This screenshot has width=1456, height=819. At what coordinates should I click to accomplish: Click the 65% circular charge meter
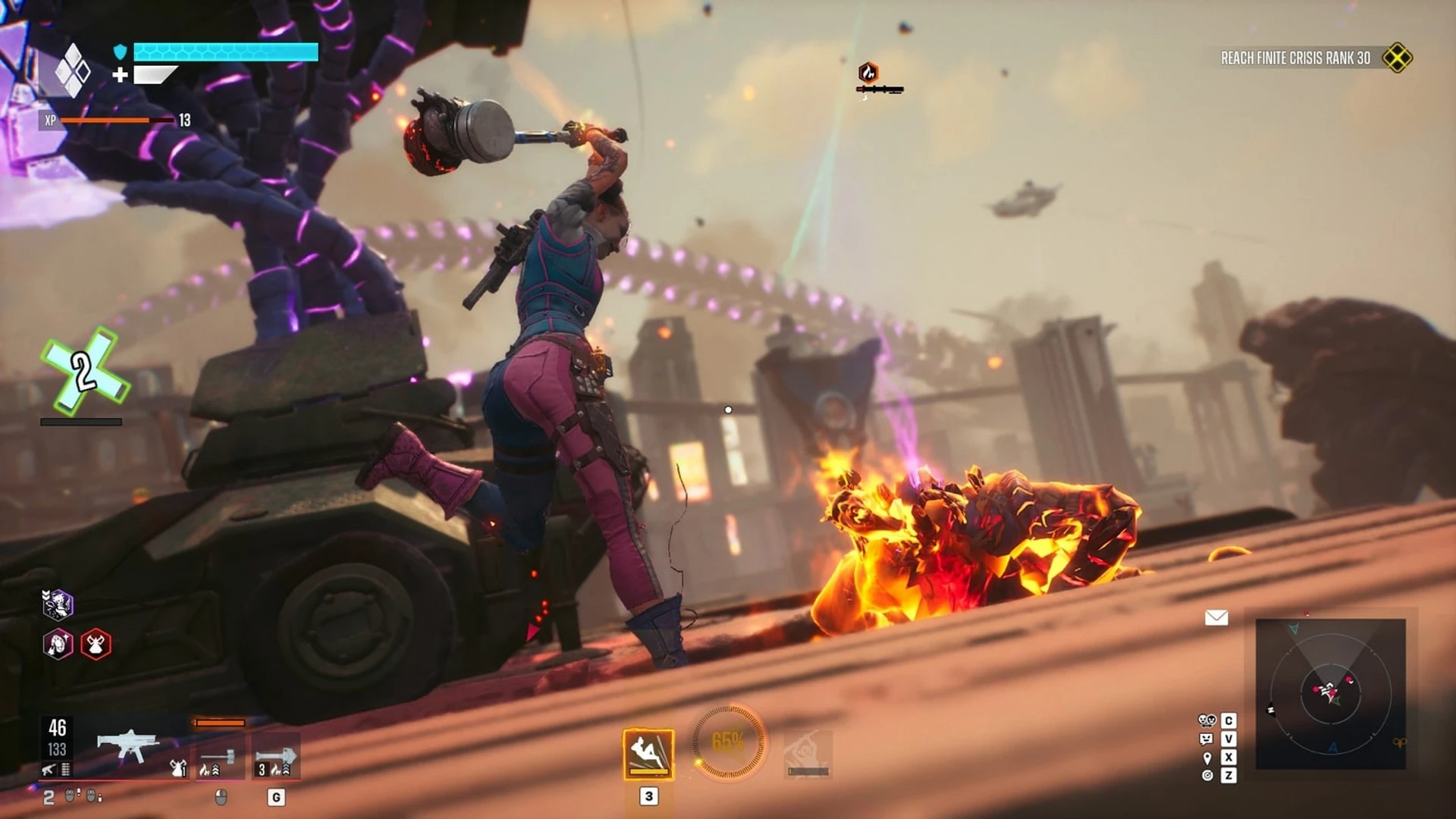pyautogui.click(x=728, y=742)
